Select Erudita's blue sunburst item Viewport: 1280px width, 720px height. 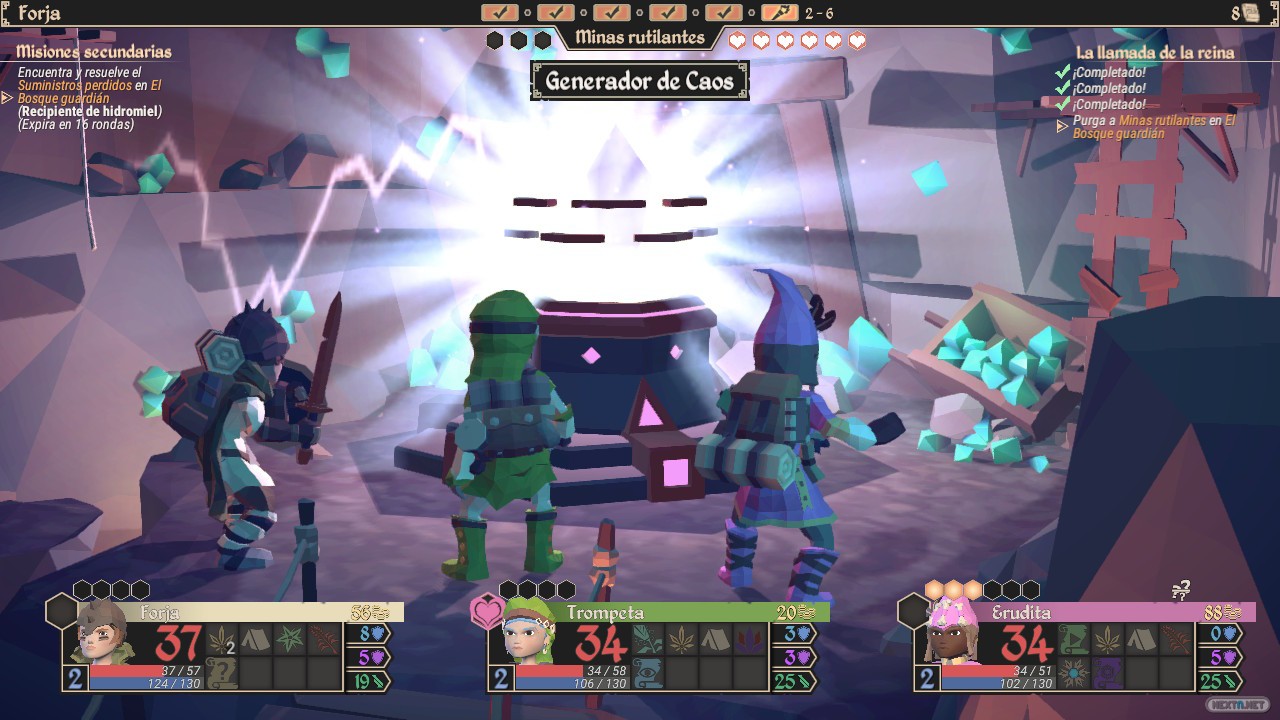pyautogui.click(x=1074, y=673)
